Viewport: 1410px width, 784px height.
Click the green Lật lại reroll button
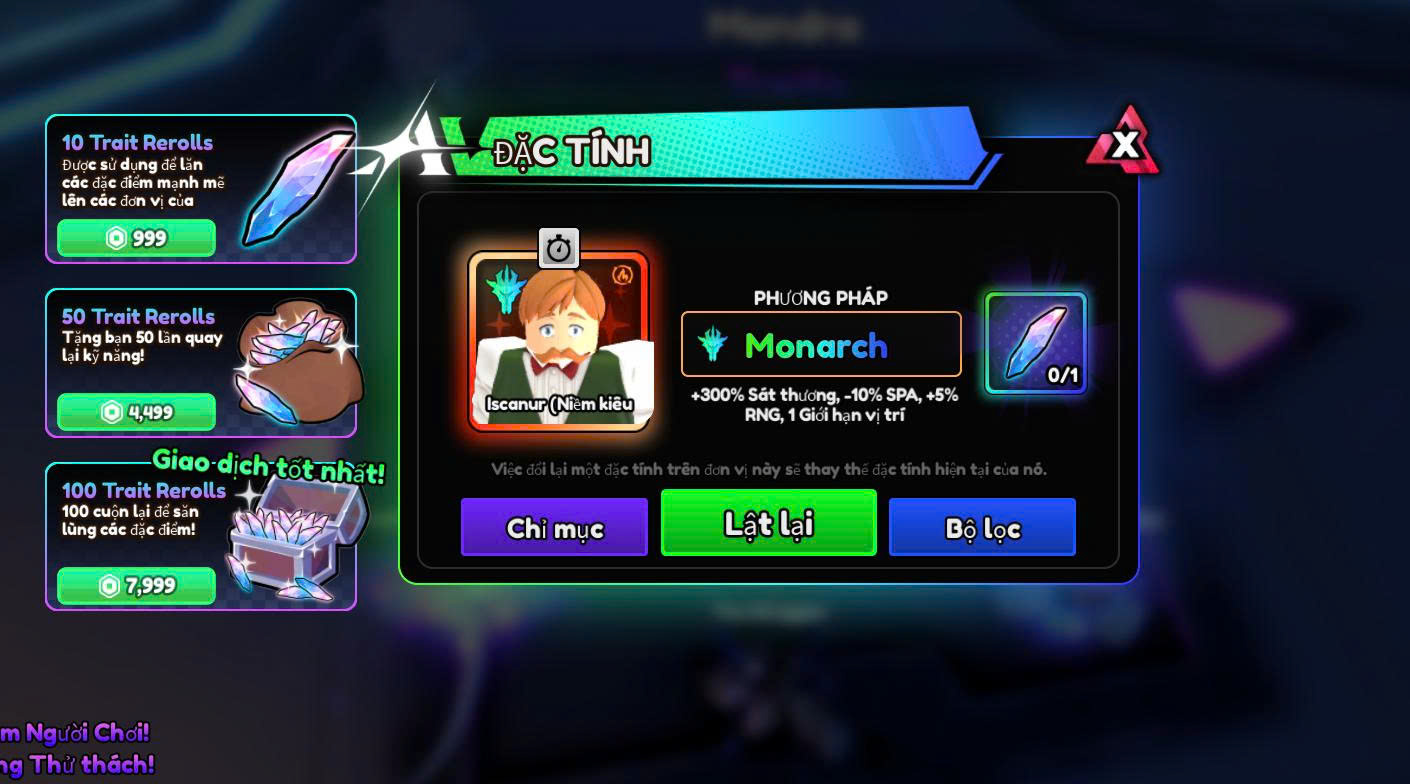coord(768,523)
